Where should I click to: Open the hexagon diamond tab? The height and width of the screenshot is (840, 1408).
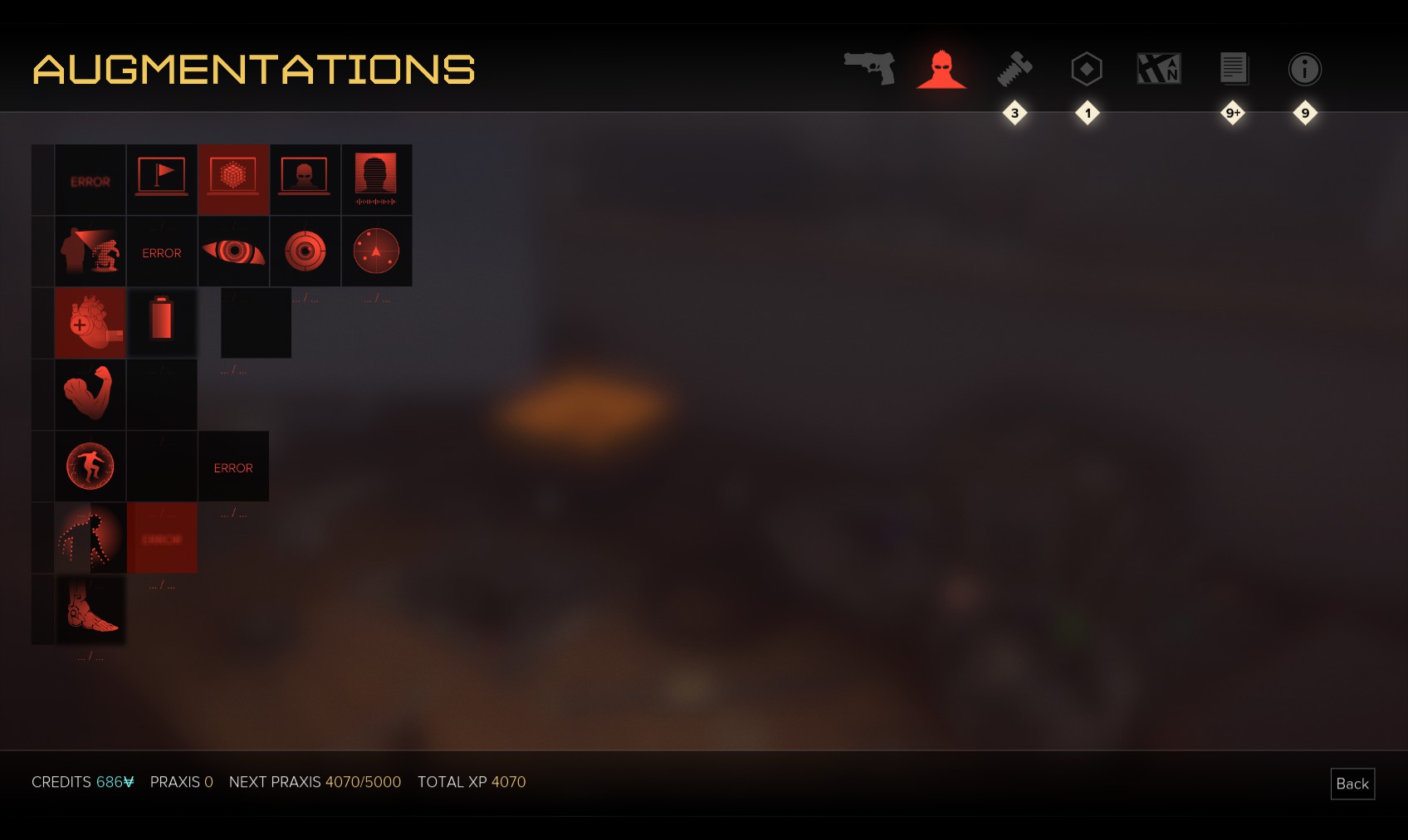pyautogui.click(x=1087, y=69)
